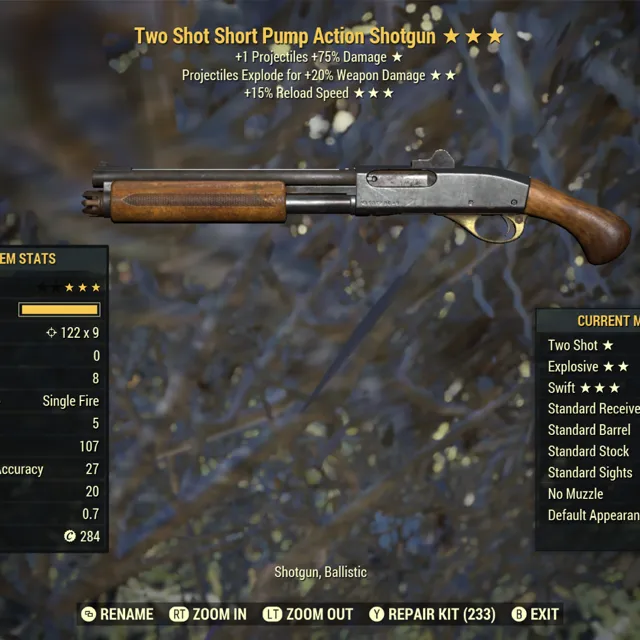The width and height of the screenshot is (640, 640).
Task: Select the Rename option in bottom bar
Action: [x=118, y=614]
